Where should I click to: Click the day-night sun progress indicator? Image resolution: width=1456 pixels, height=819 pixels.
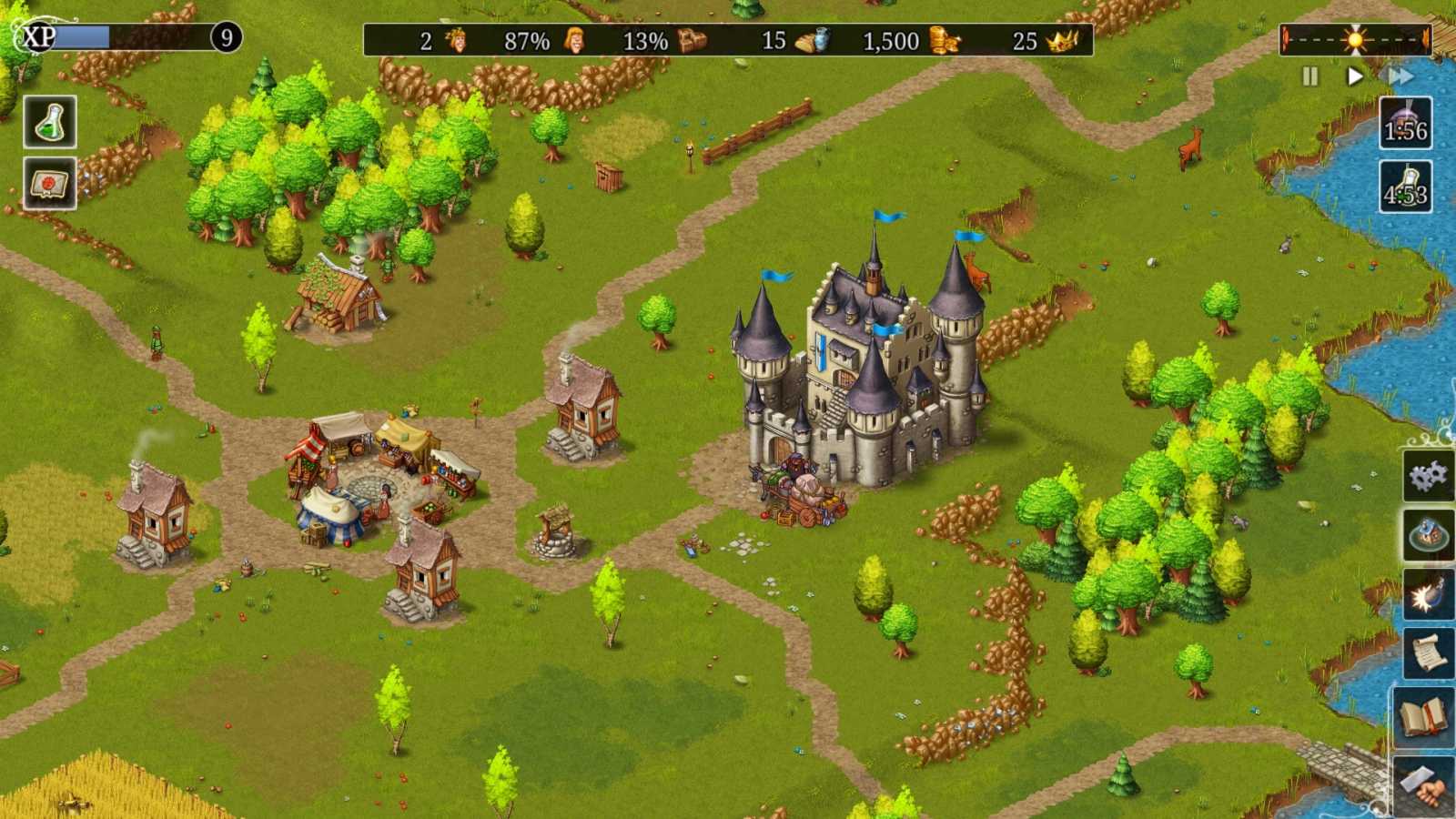point(1353,39)
